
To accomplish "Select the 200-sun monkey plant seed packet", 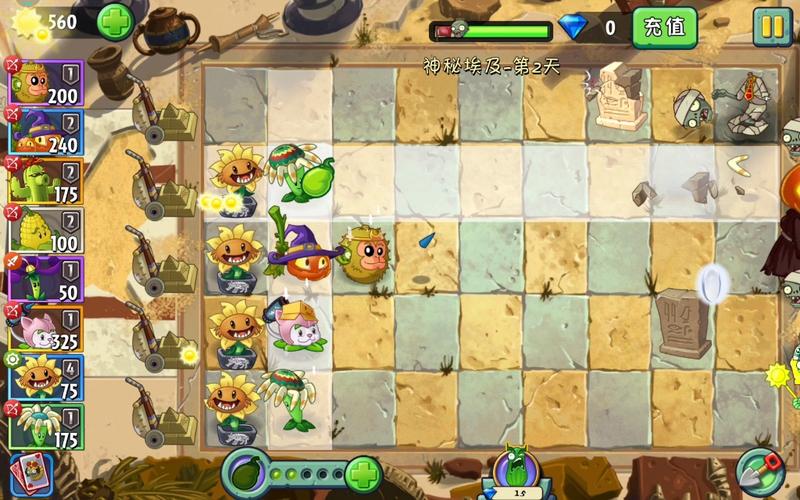I will coord(45,83).
